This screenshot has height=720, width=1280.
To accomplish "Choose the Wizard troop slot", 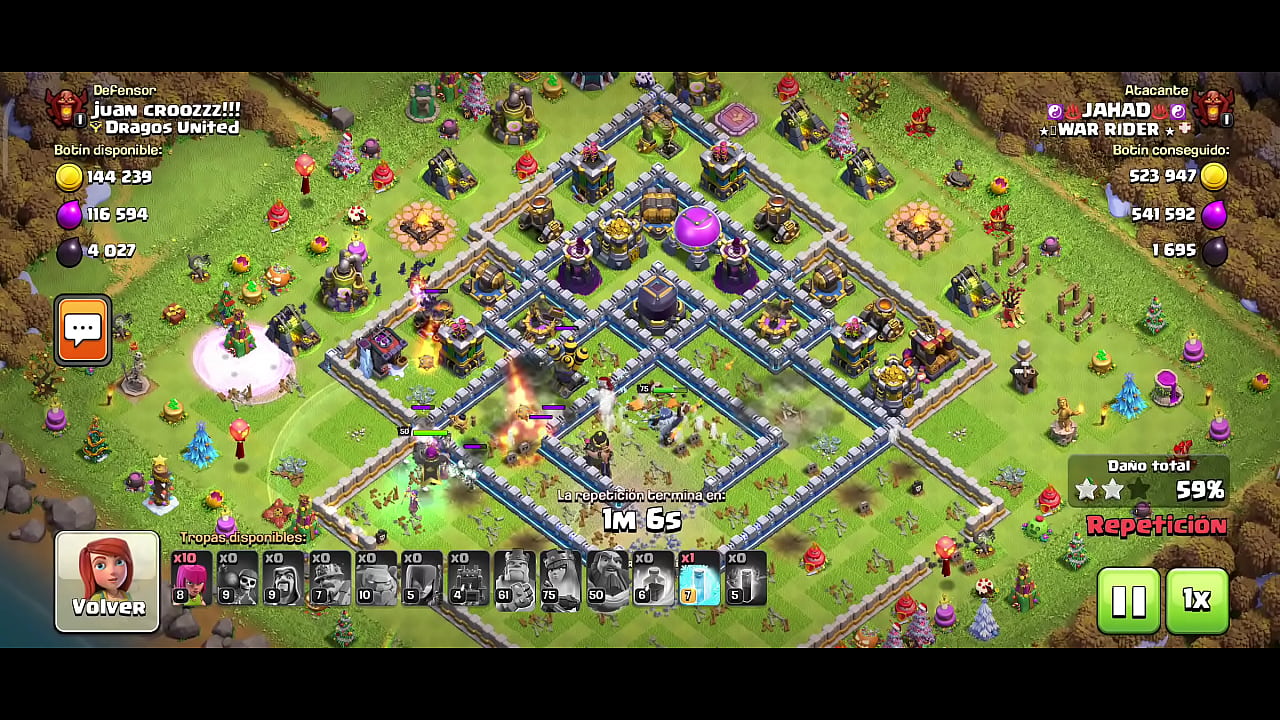I will click(x=283, y=579).
